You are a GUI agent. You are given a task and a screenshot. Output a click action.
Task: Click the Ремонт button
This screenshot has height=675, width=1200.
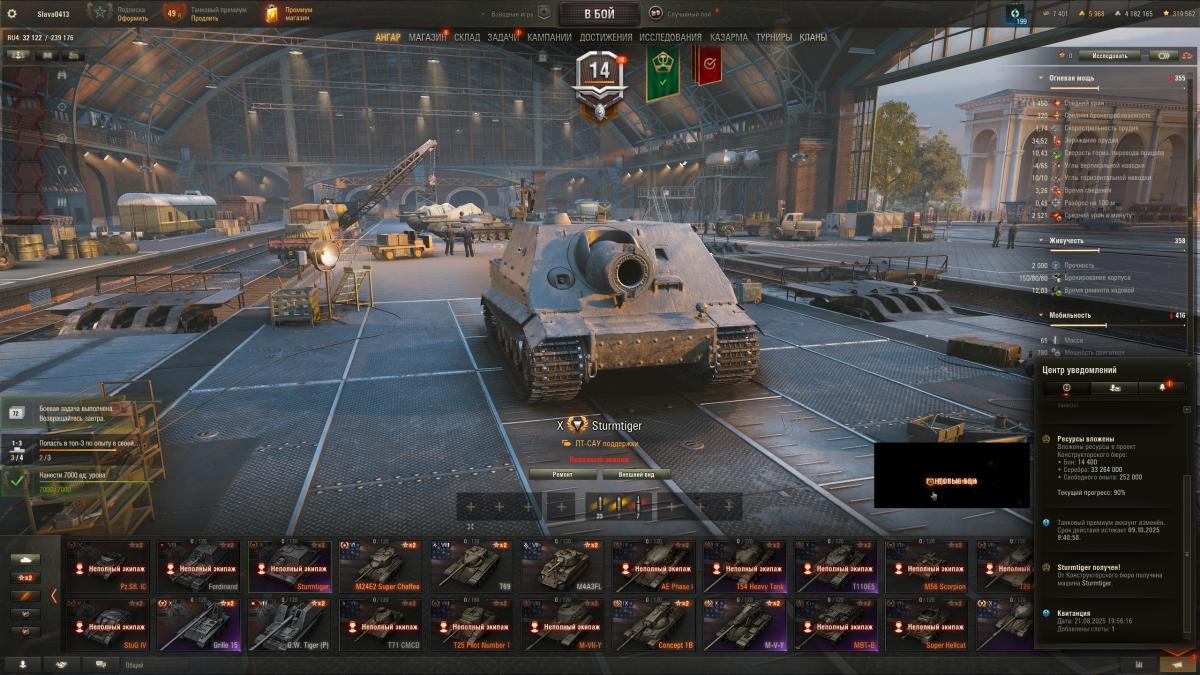click(563, 474)
